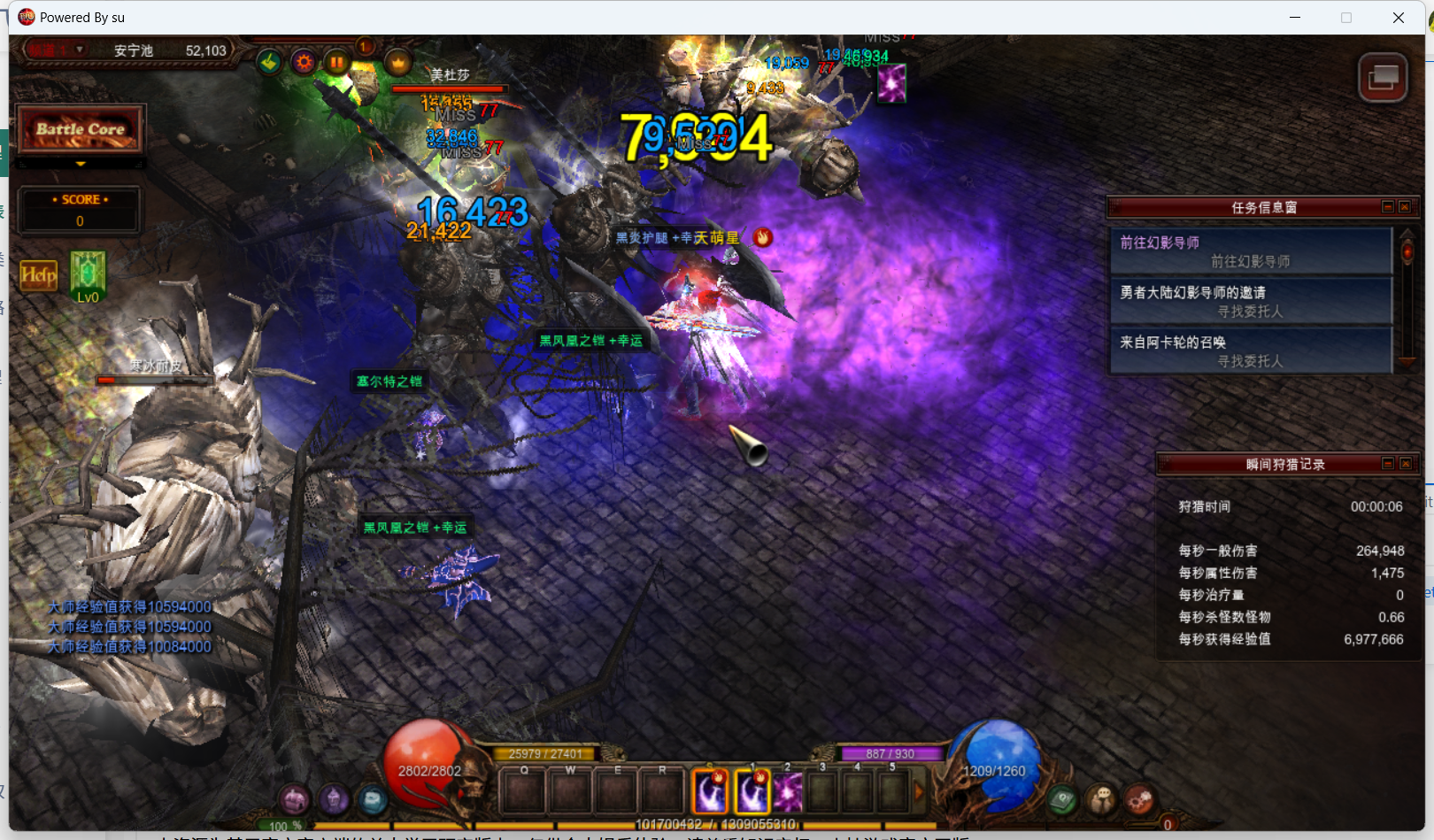The height and width of the screenshot is (840, 1434).
Task: Select the 勇者大陆幻影导师的邀请 quest entry
Action: pyautogui.click(x=1250, y=301)
